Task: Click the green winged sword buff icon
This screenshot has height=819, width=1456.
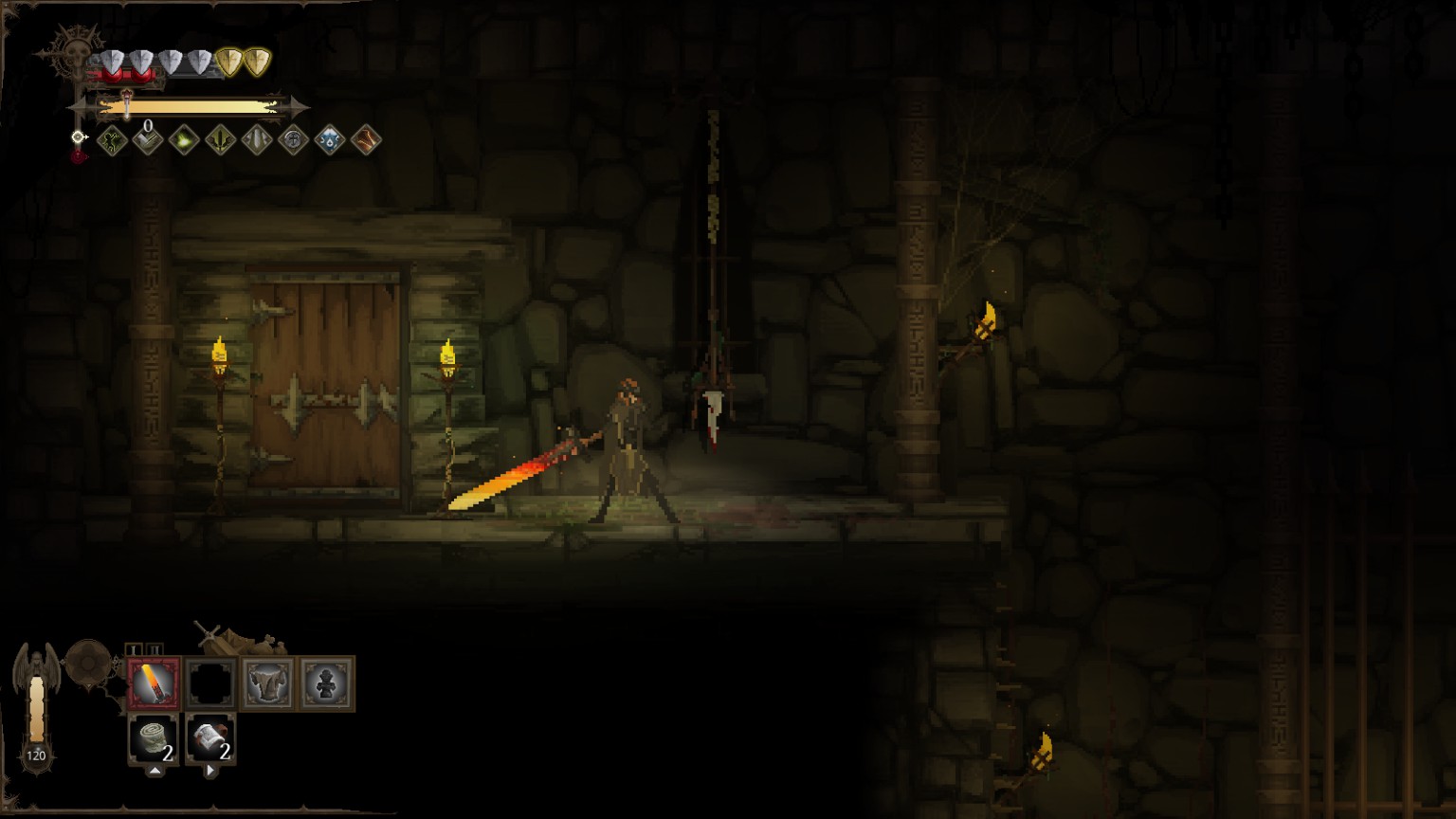Action: pos(220,141)
